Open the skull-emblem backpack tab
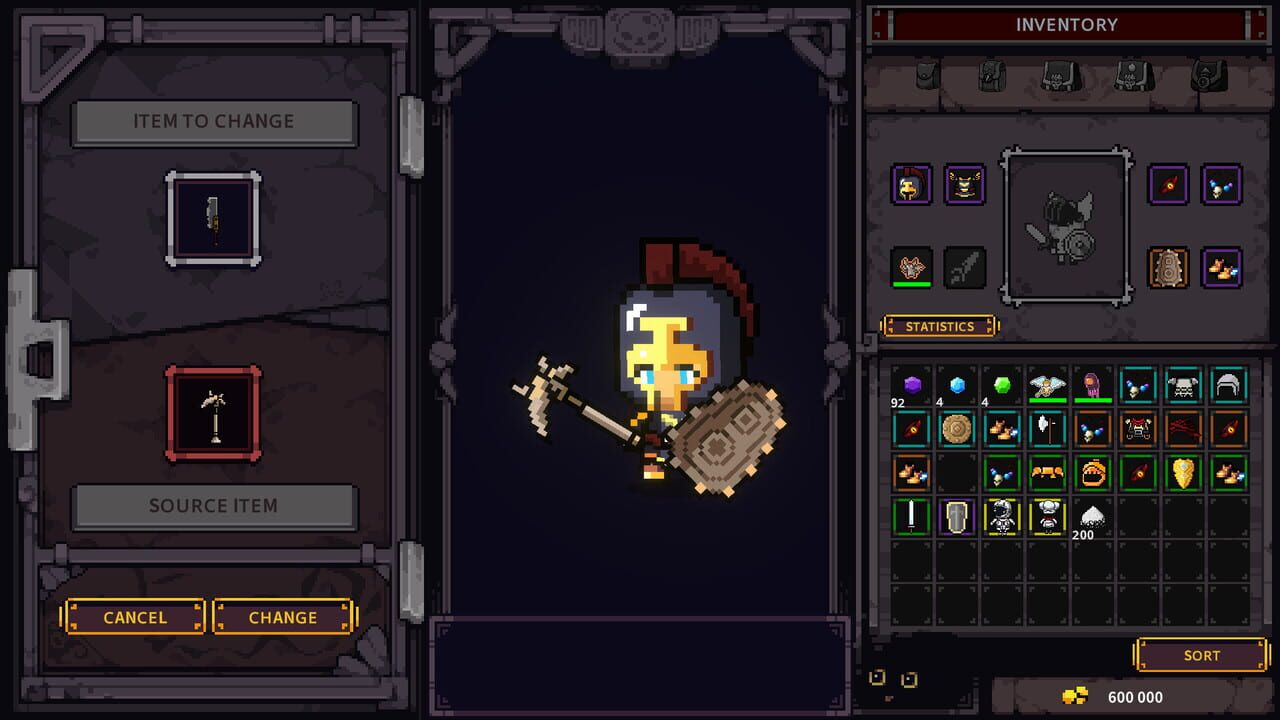 [x=1060, y=78]
